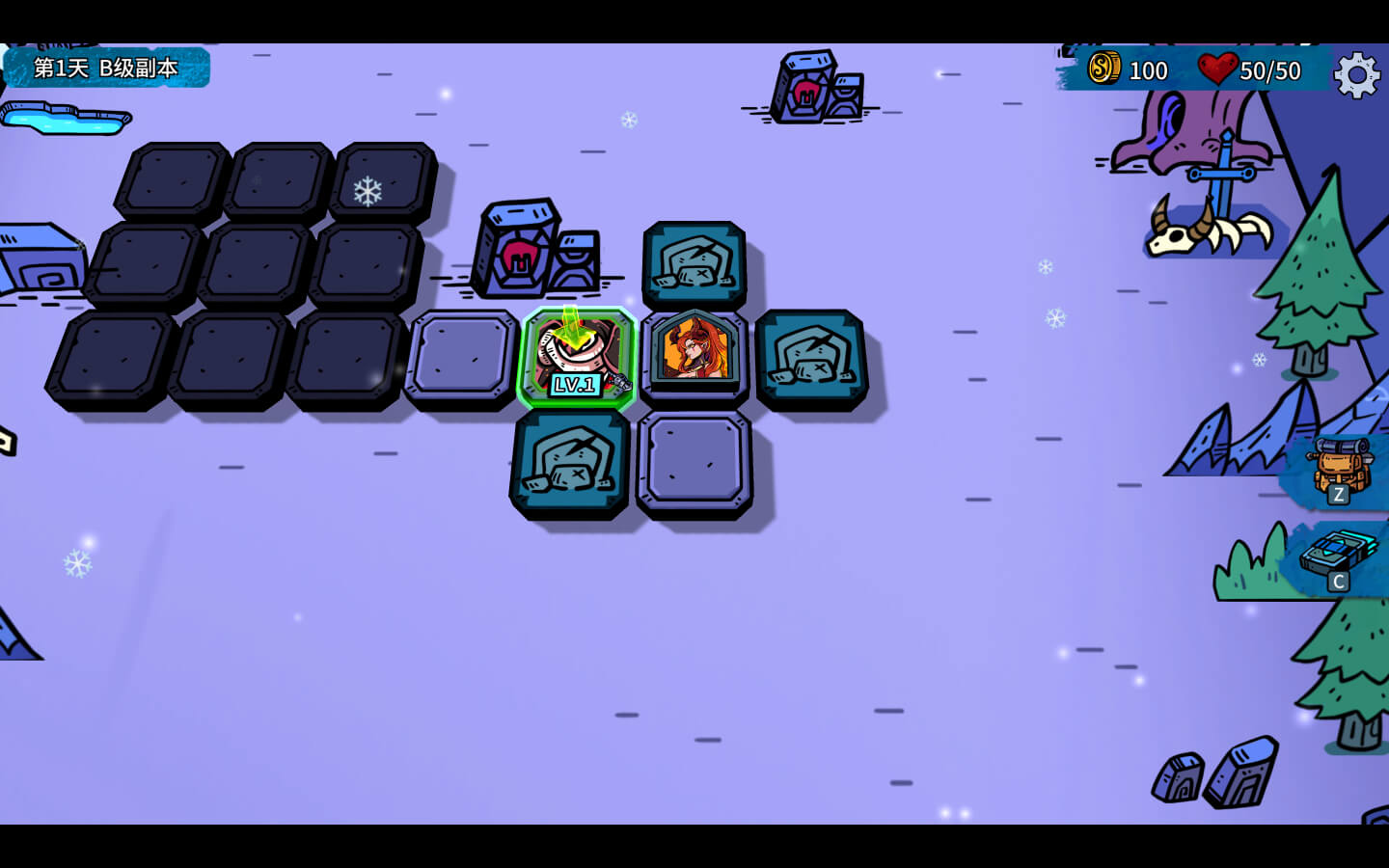Open the backpack inventory icon
The width and height of the screenshot is (1389, 868).
pyautogui.click(x=1338, y=470)
